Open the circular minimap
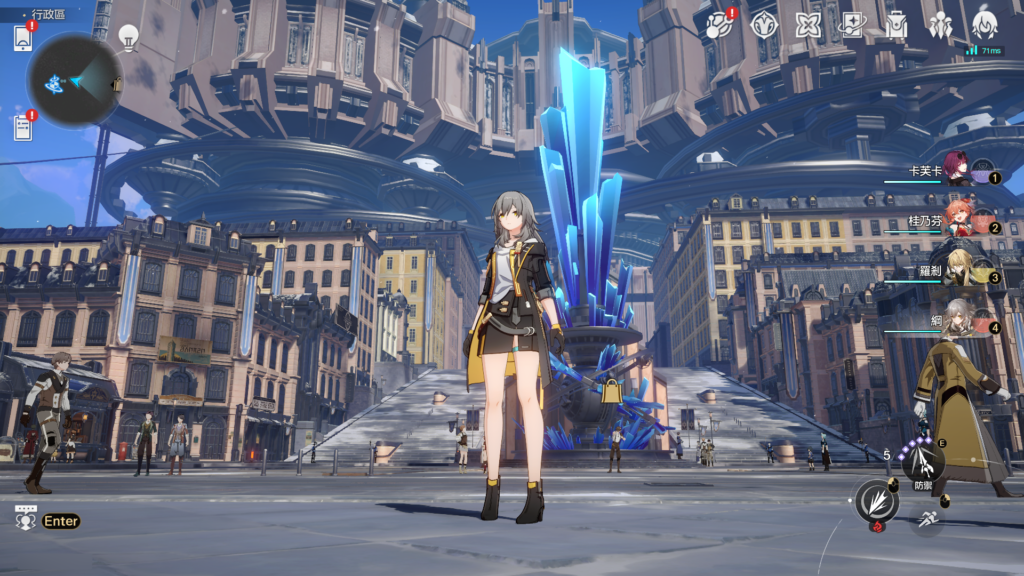 [75, 81]
